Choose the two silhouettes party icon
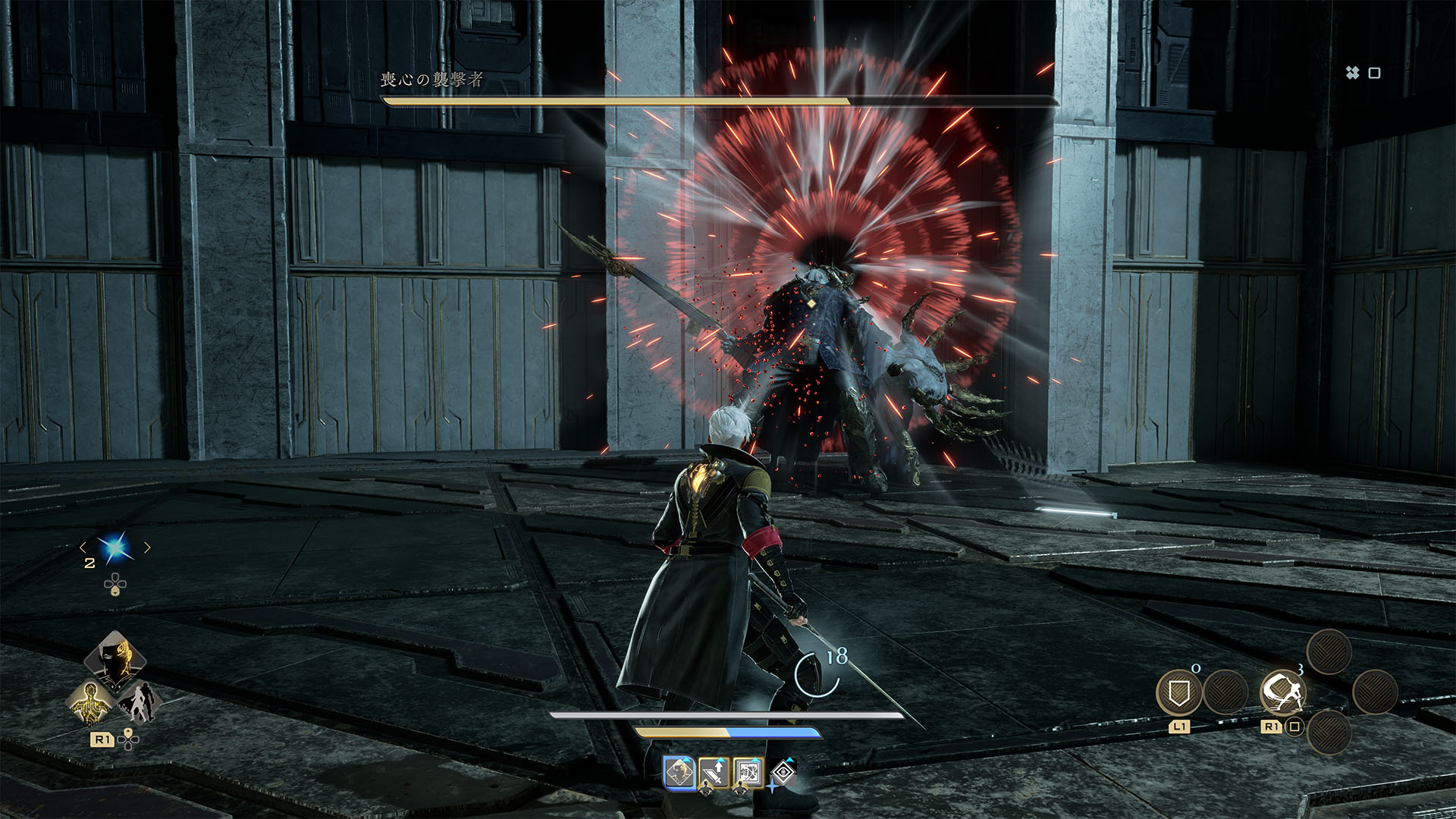1456x819 pixels. (137, 701)
